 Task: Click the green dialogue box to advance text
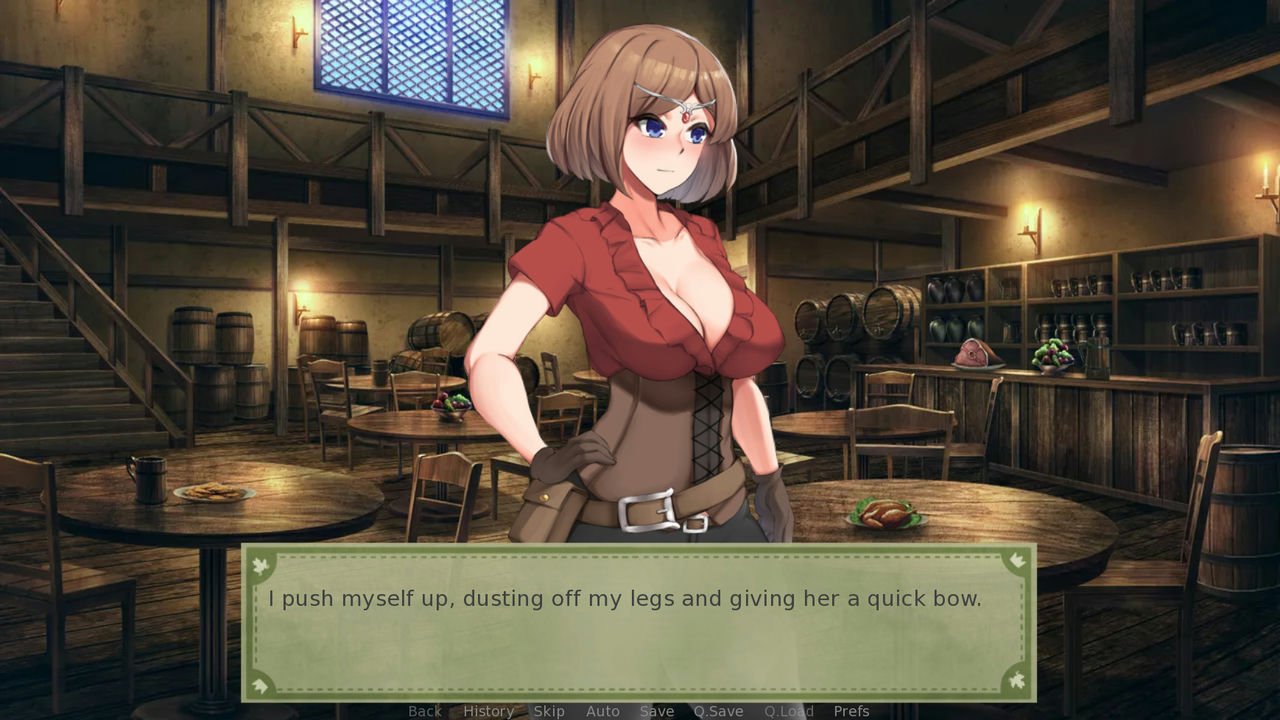(640, 620)
